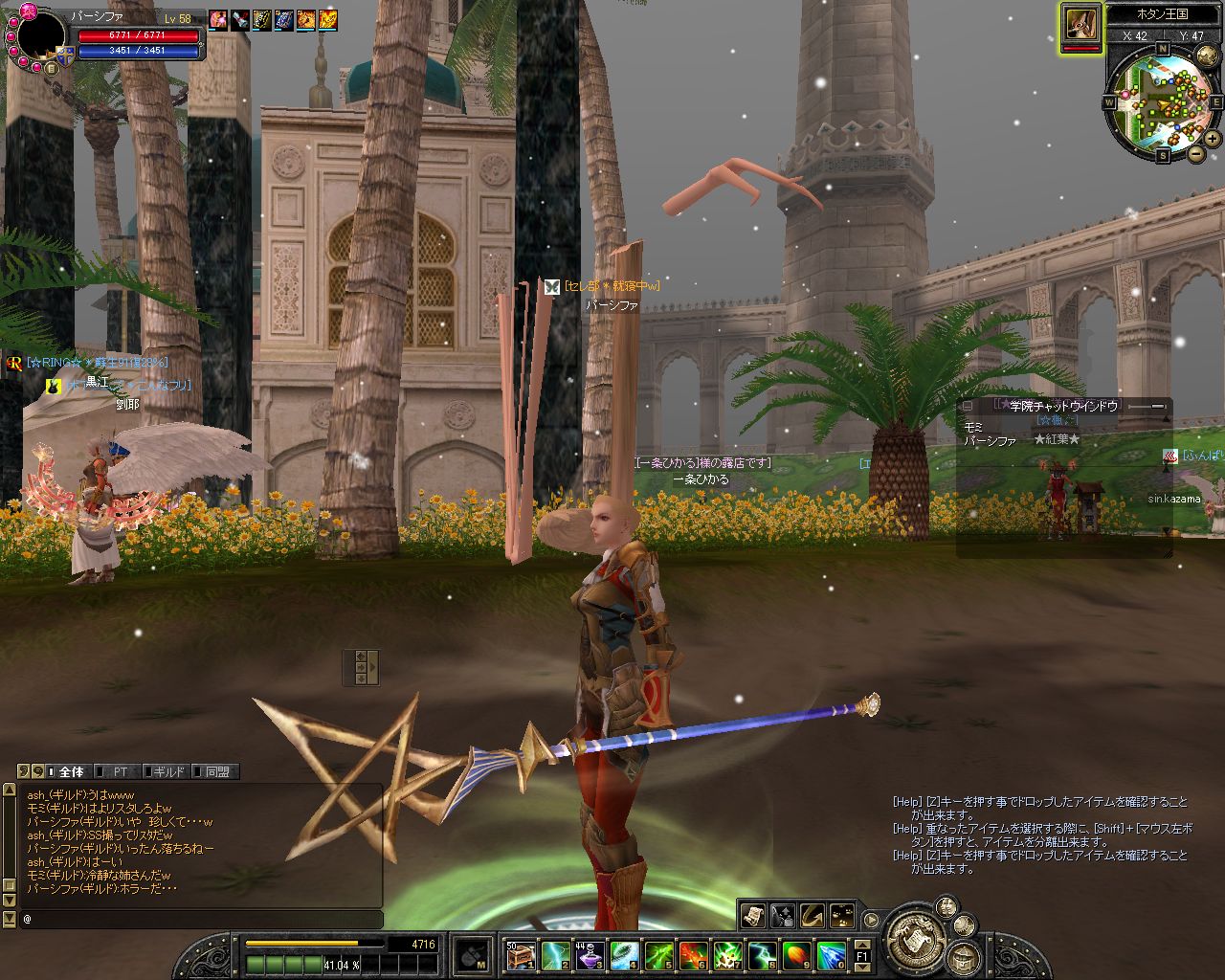Activate the ice shard skill in slot 0

coord(832,955)
